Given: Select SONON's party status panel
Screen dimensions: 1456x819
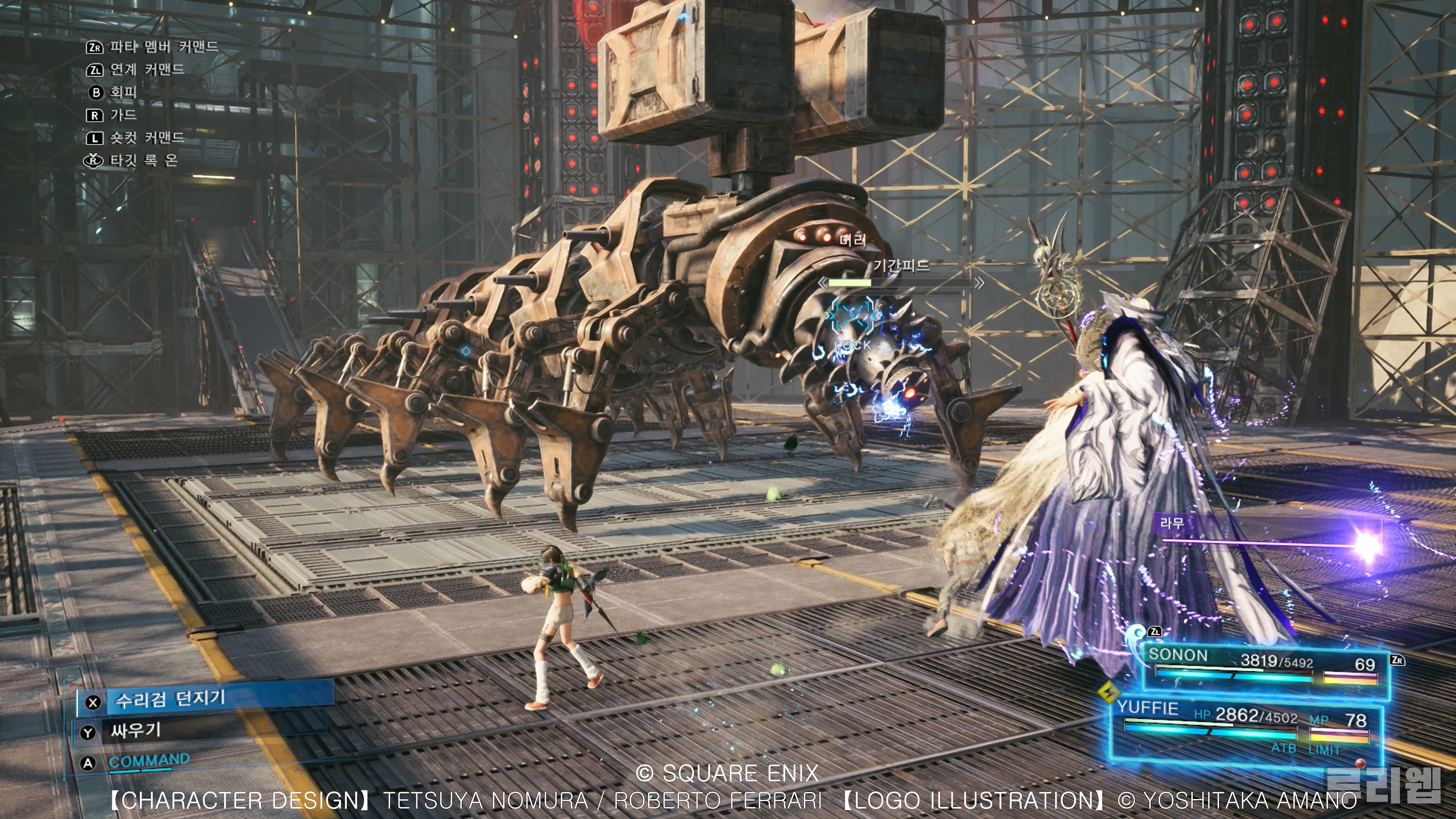Looking at the screenshot, I should pos(1263,667).
